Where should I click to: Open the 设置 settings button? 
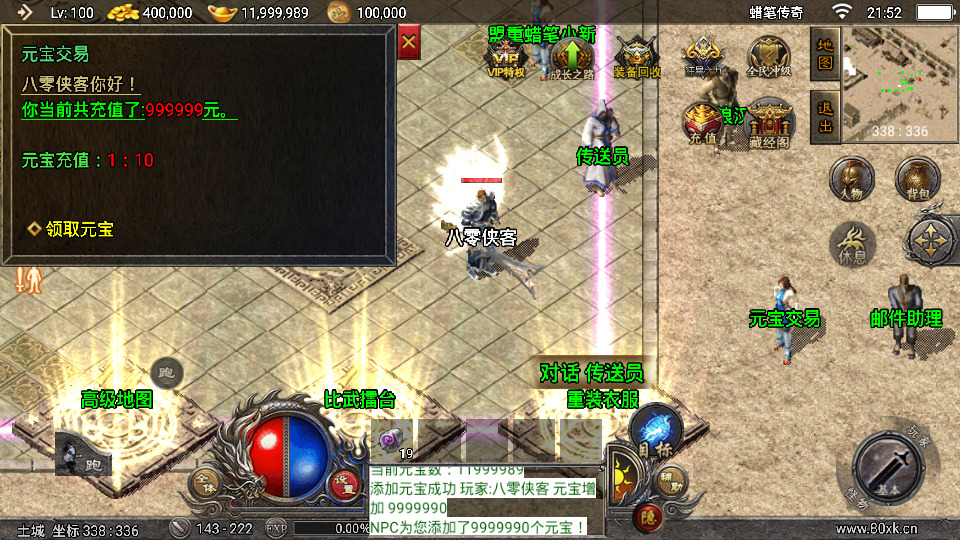point(345,482)
